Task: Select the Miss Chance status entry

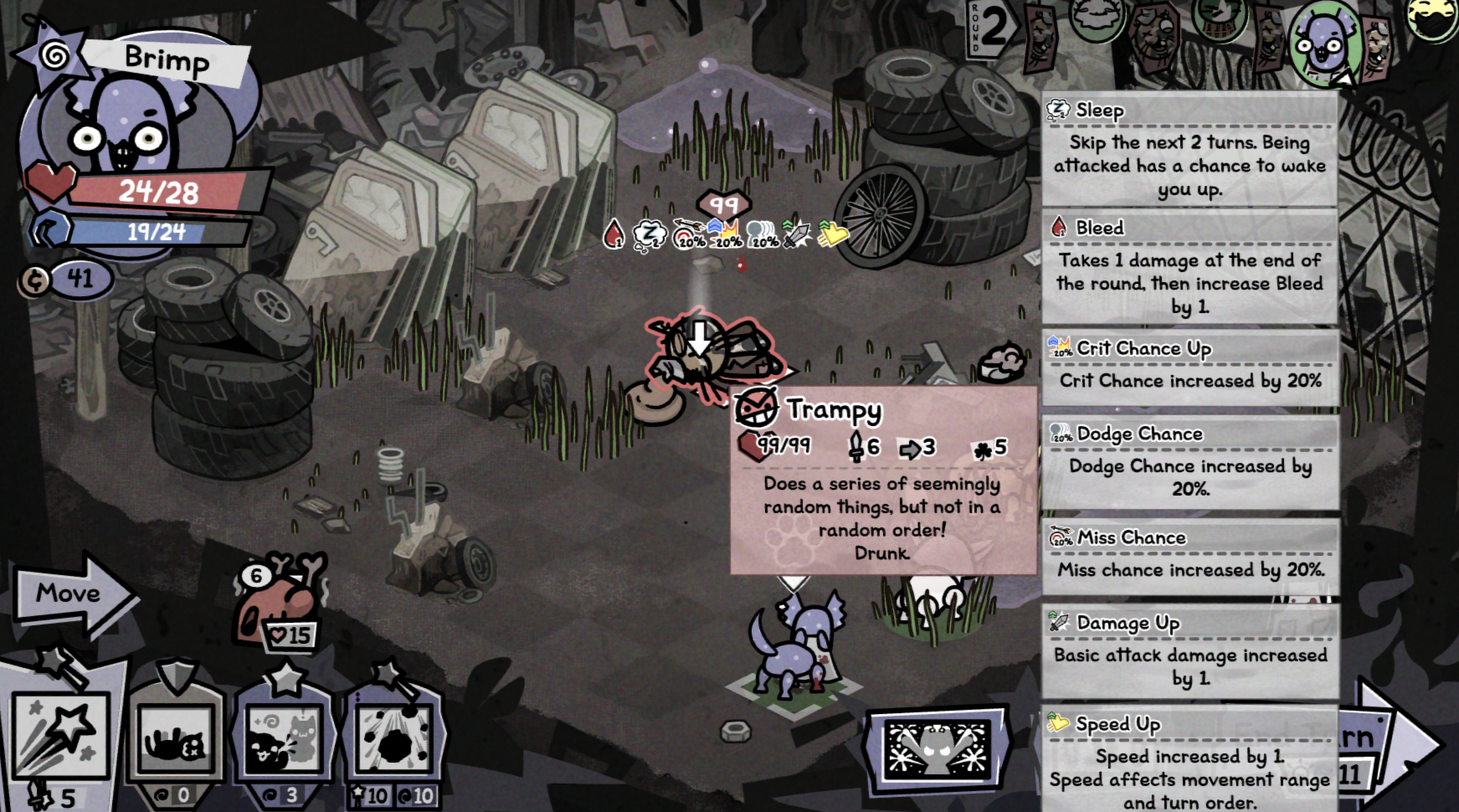Action: point(1189,556)
